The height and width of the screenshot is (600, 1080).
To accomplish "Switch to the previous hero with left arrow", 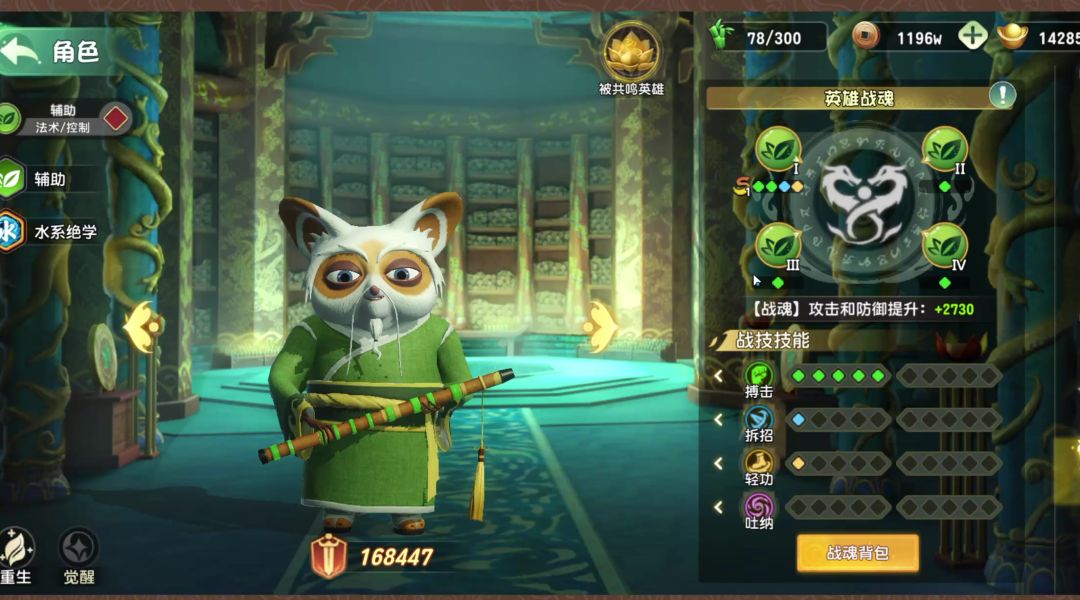I will 141,324.
